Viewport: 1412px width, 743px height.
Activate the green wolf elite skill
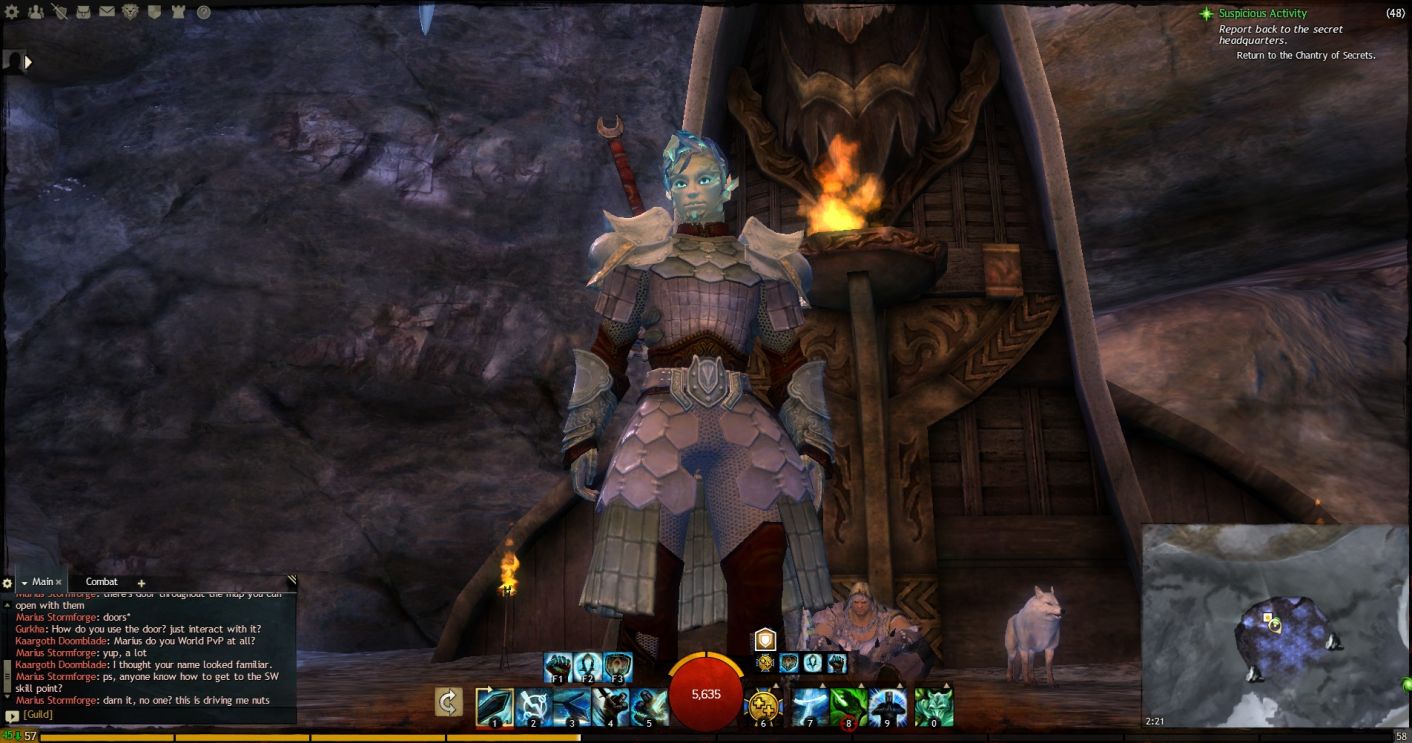pyautogui.click(x=934, y=707)
